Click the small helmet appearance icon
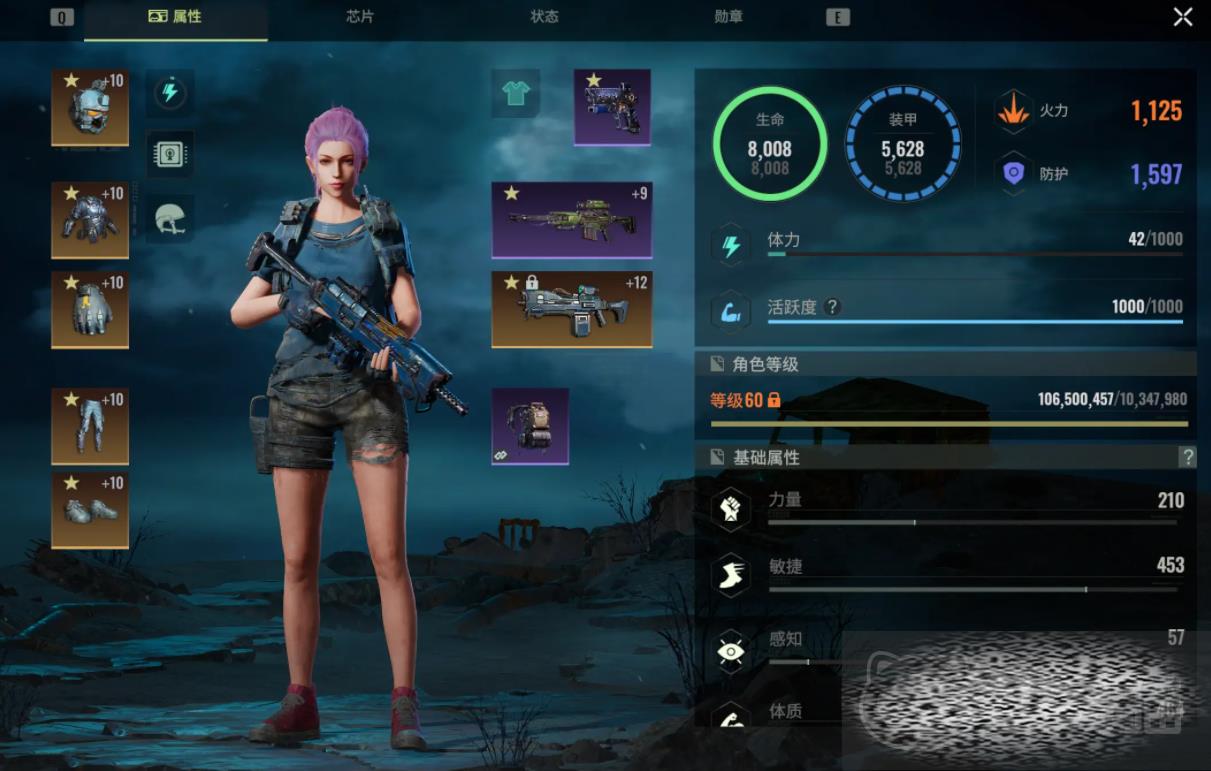The image size is (1211, 771). coord(170,218)
